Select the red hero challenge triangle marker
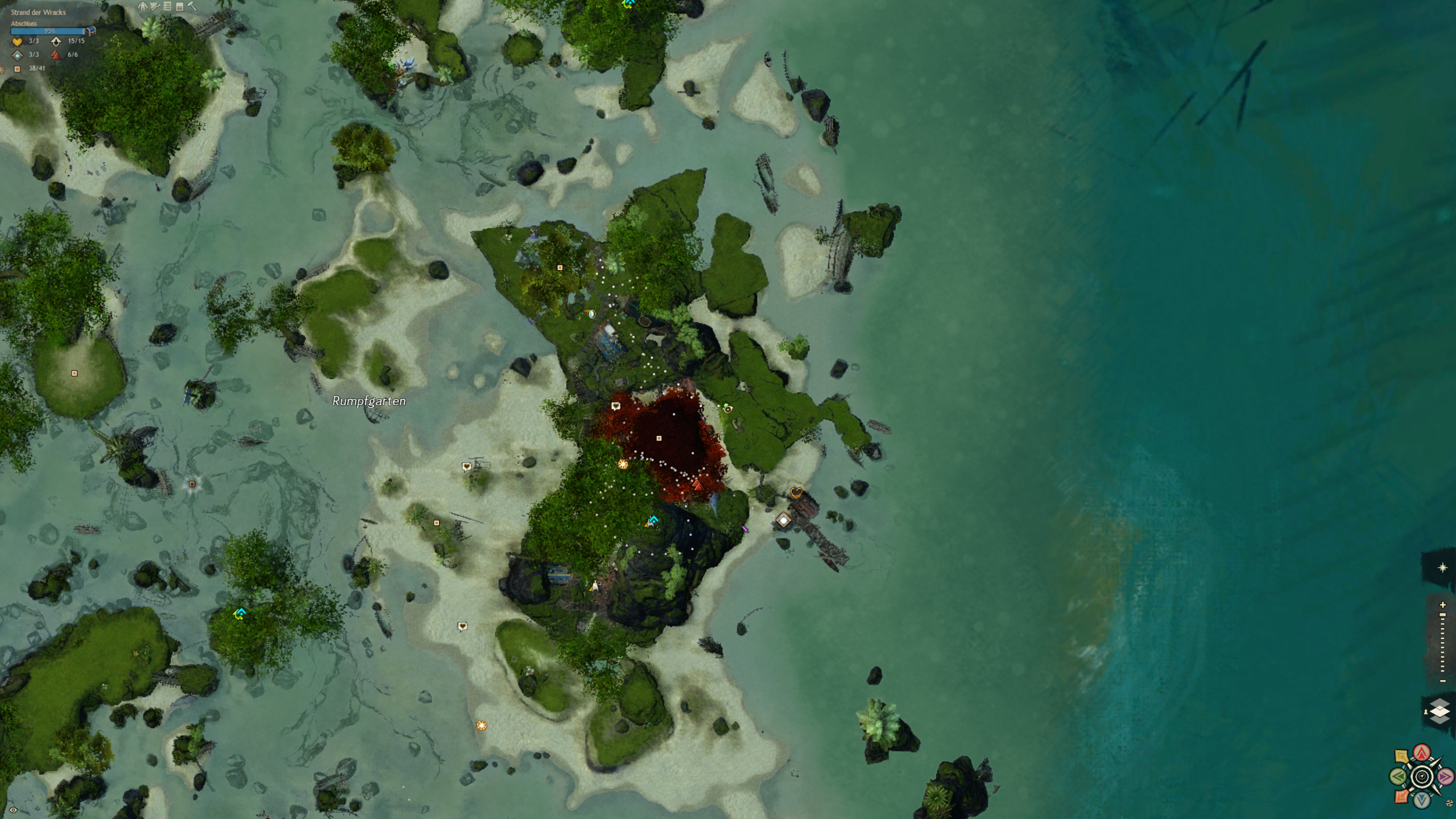This screenshot has width=1456, height=819. coord(697,485)
